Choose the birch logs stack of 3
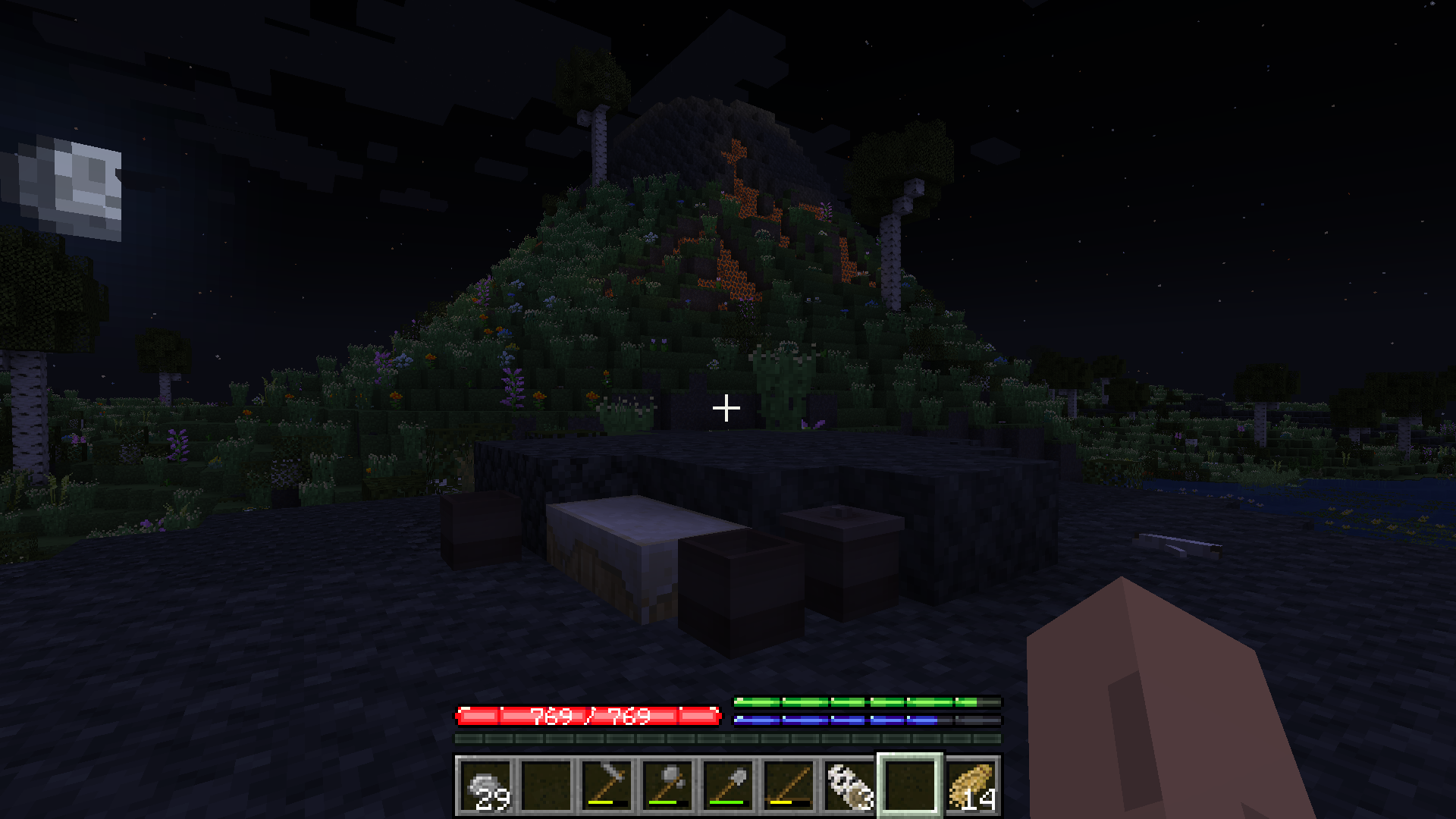 [x=849, y=786]
